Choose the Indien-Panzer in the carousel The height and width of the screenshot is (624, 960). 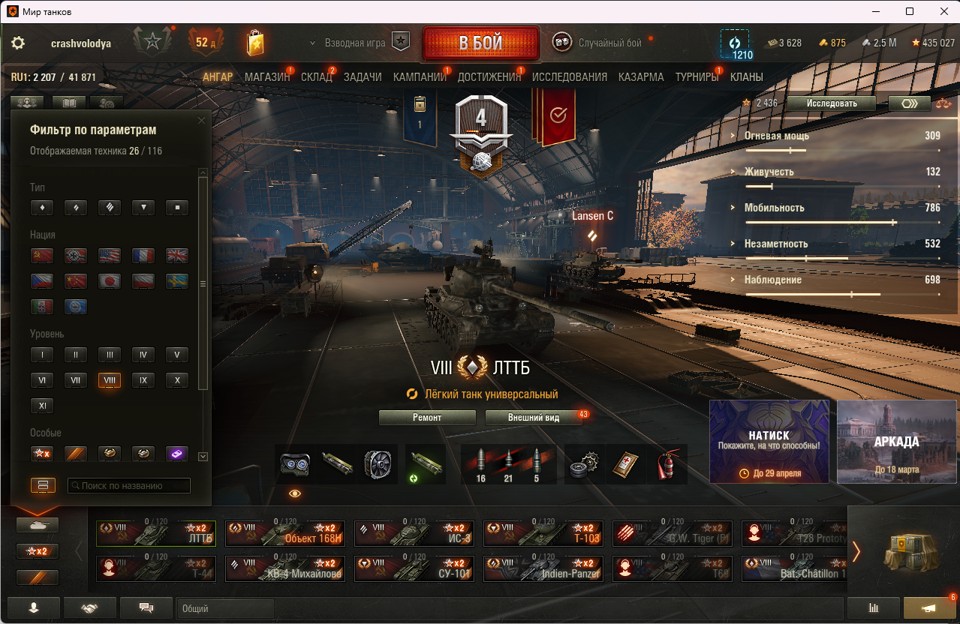(x=543, y=569)
